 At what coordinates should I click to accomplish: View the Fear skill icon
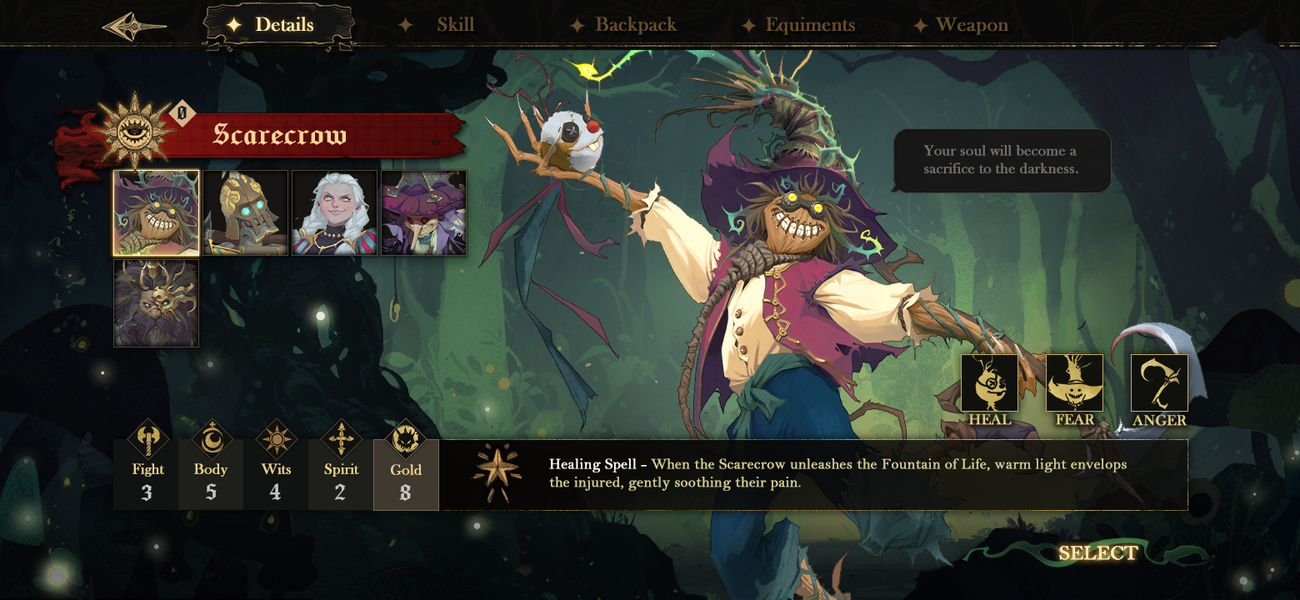coord(1074,384)
